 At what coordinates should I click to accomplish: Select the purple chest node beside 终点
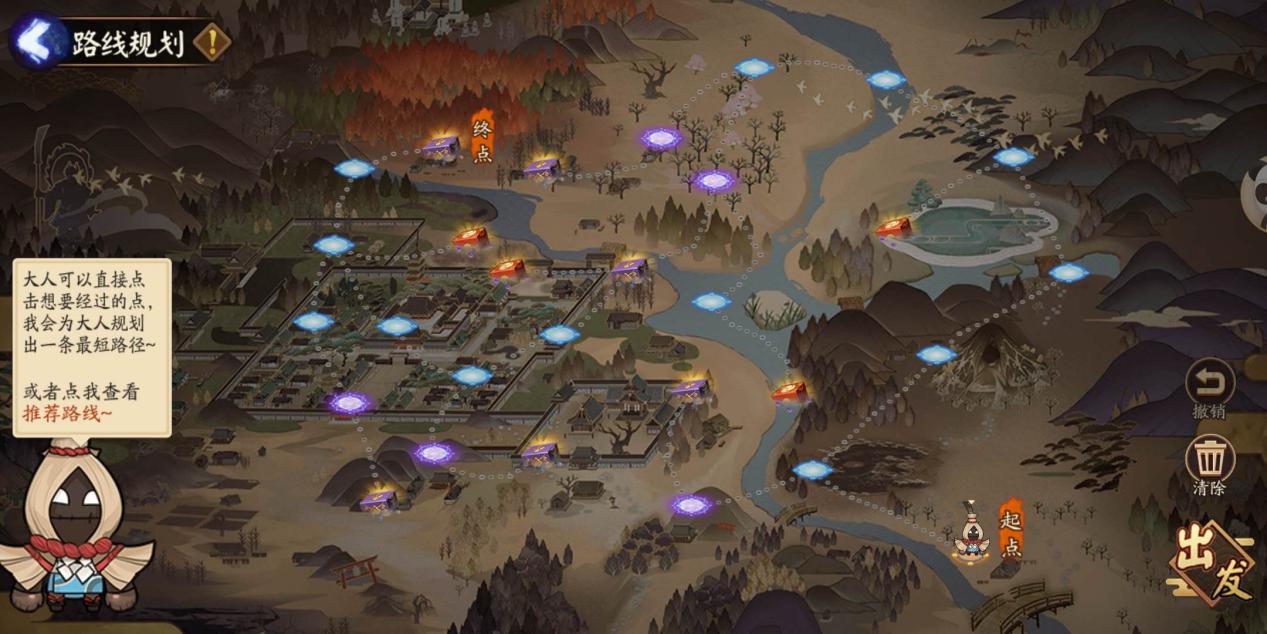[x=441, y=148]
